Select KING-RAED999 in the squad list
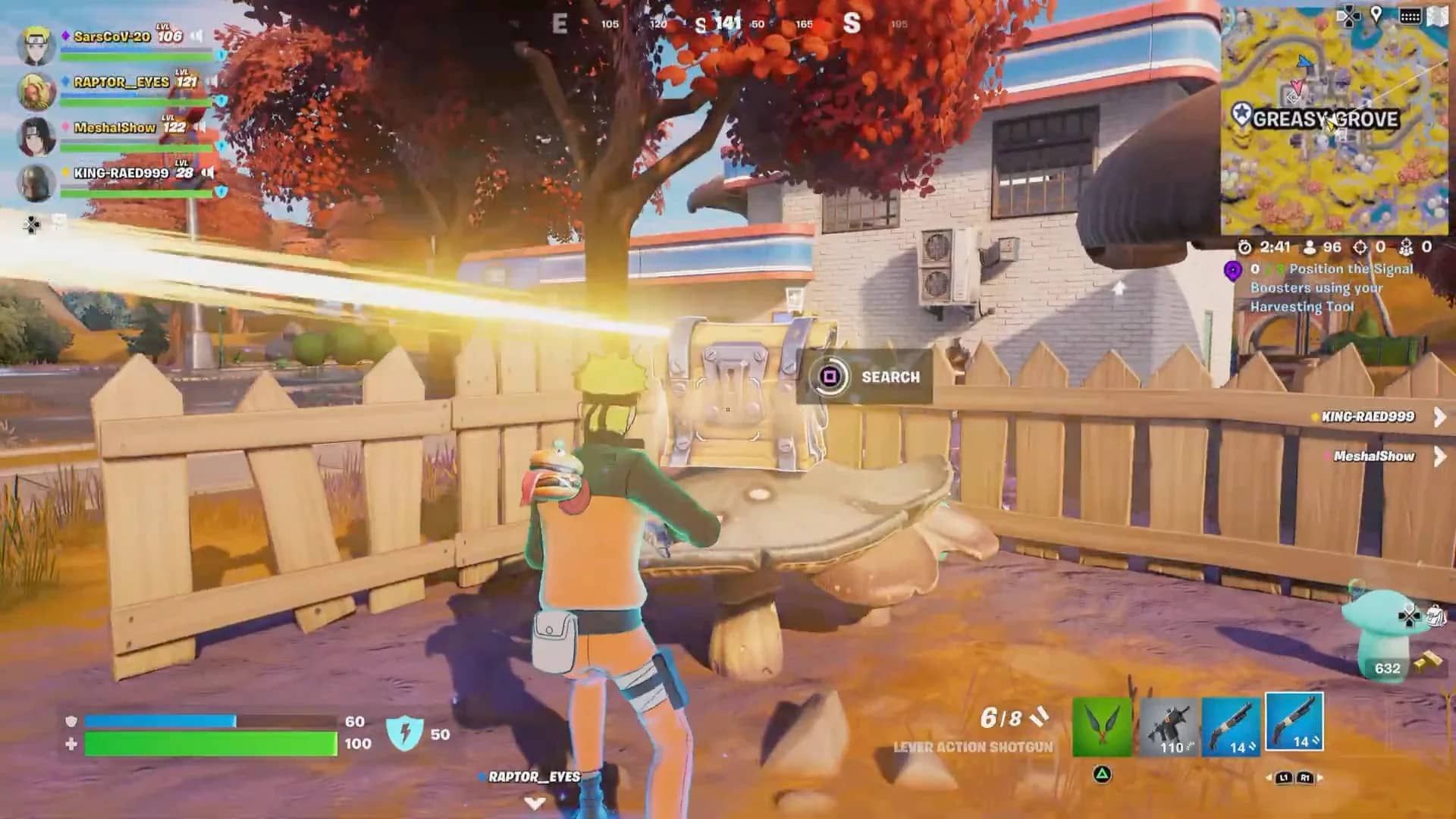This screenshot has width=1456, height=819. tap(121, 173)
